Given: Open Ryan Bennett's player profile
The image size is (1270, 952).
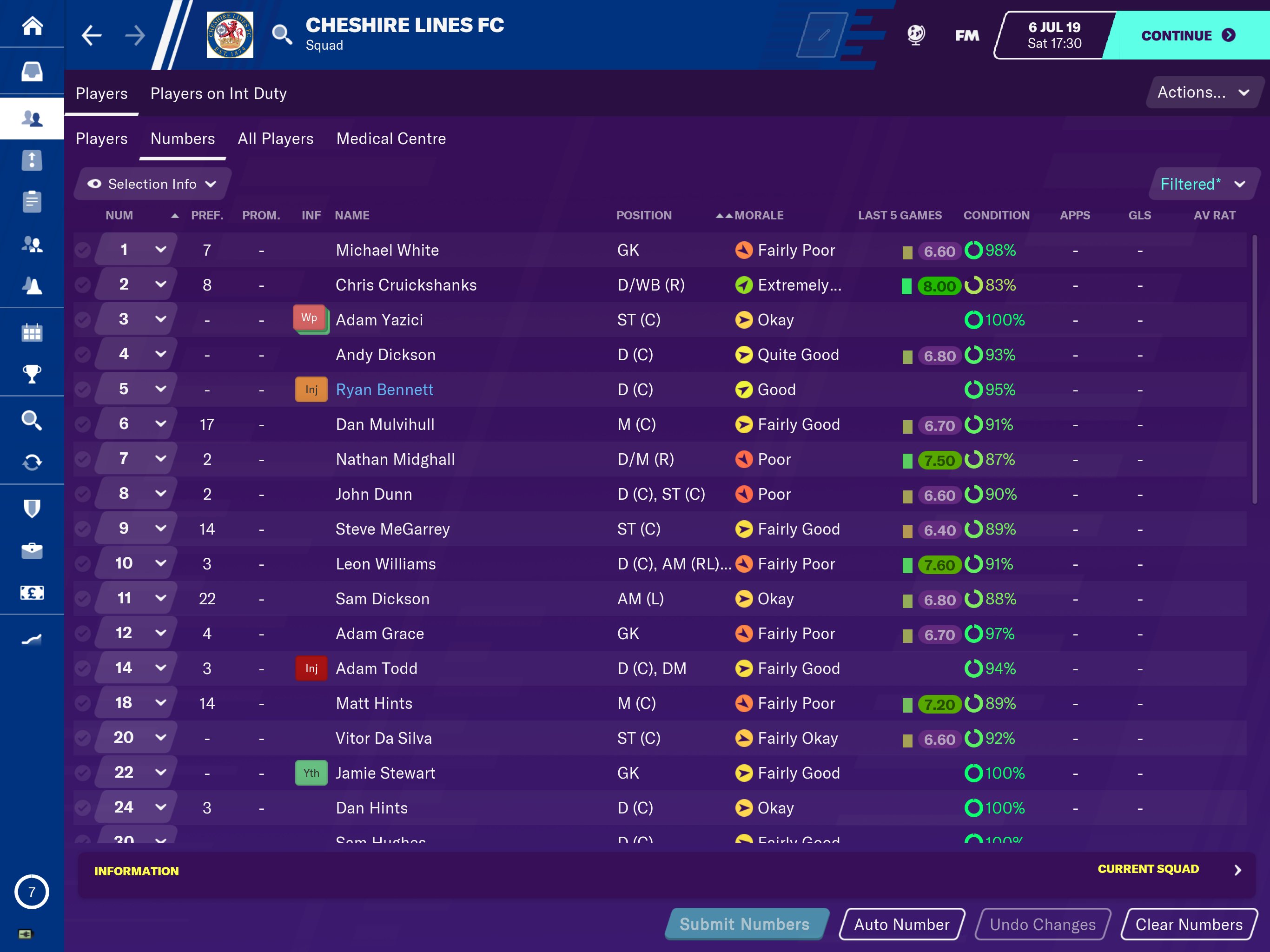Looking at the screenshot, I should [x=384, y=389].
